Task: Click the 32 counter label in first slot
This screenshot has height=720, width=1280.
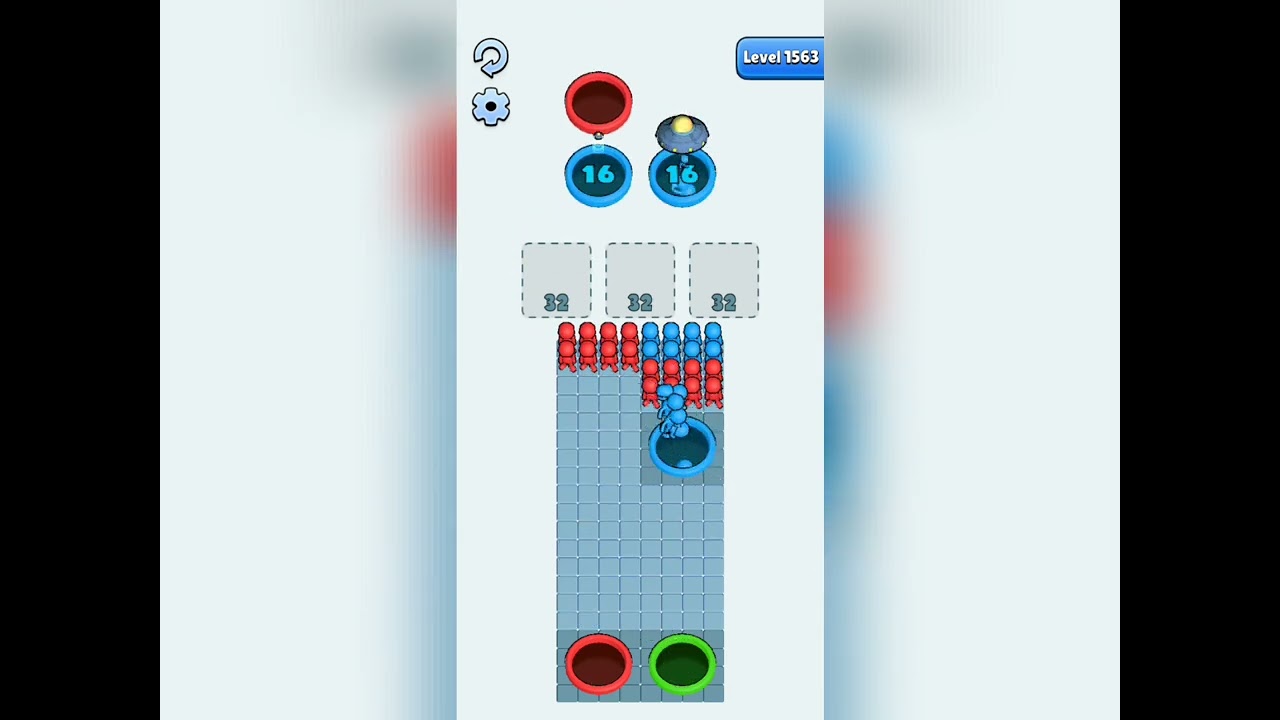Action: tap(556, 301)
